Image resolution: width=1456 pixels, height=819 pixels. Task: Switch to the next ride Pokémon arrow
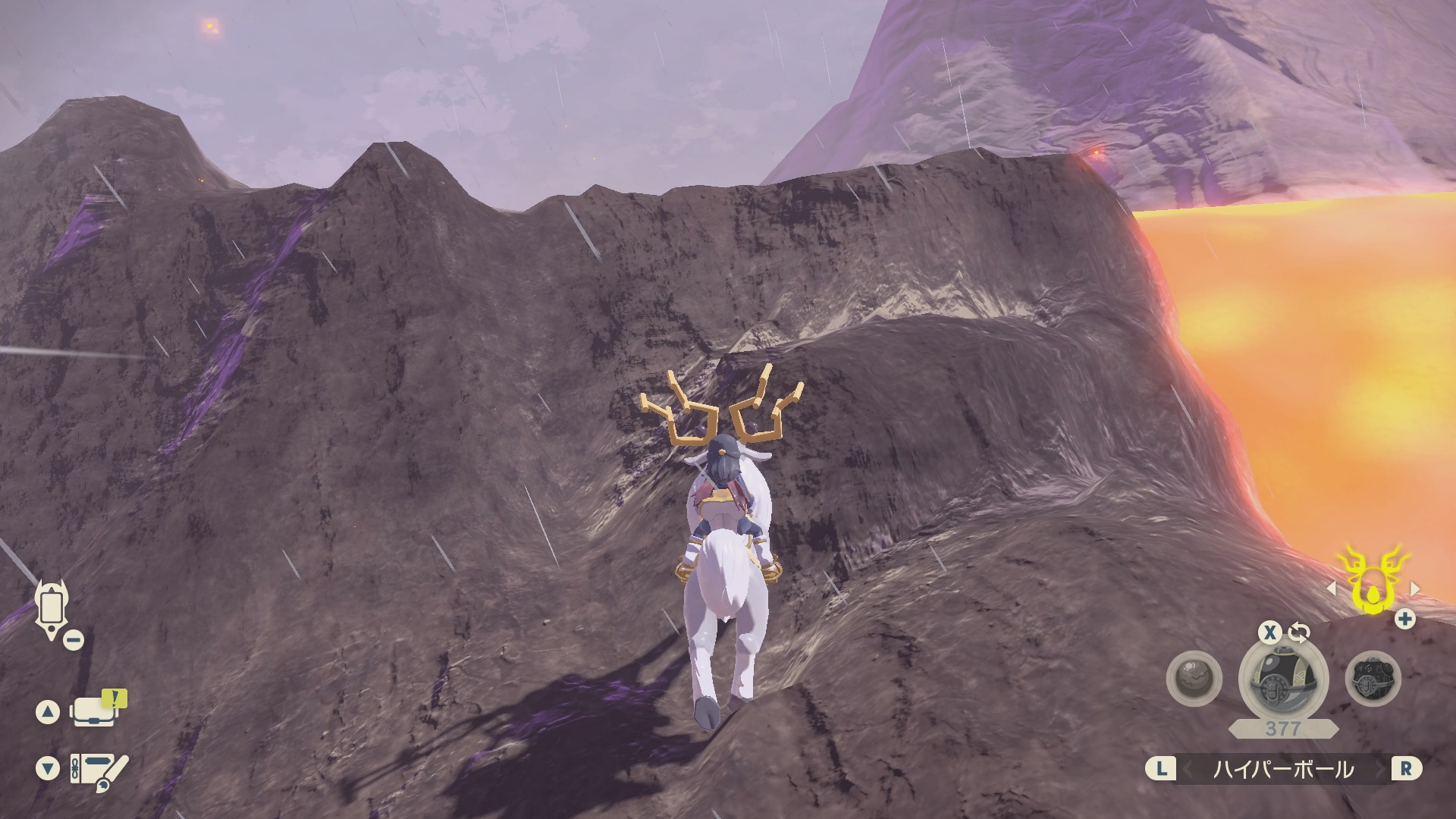[1414, 588]
